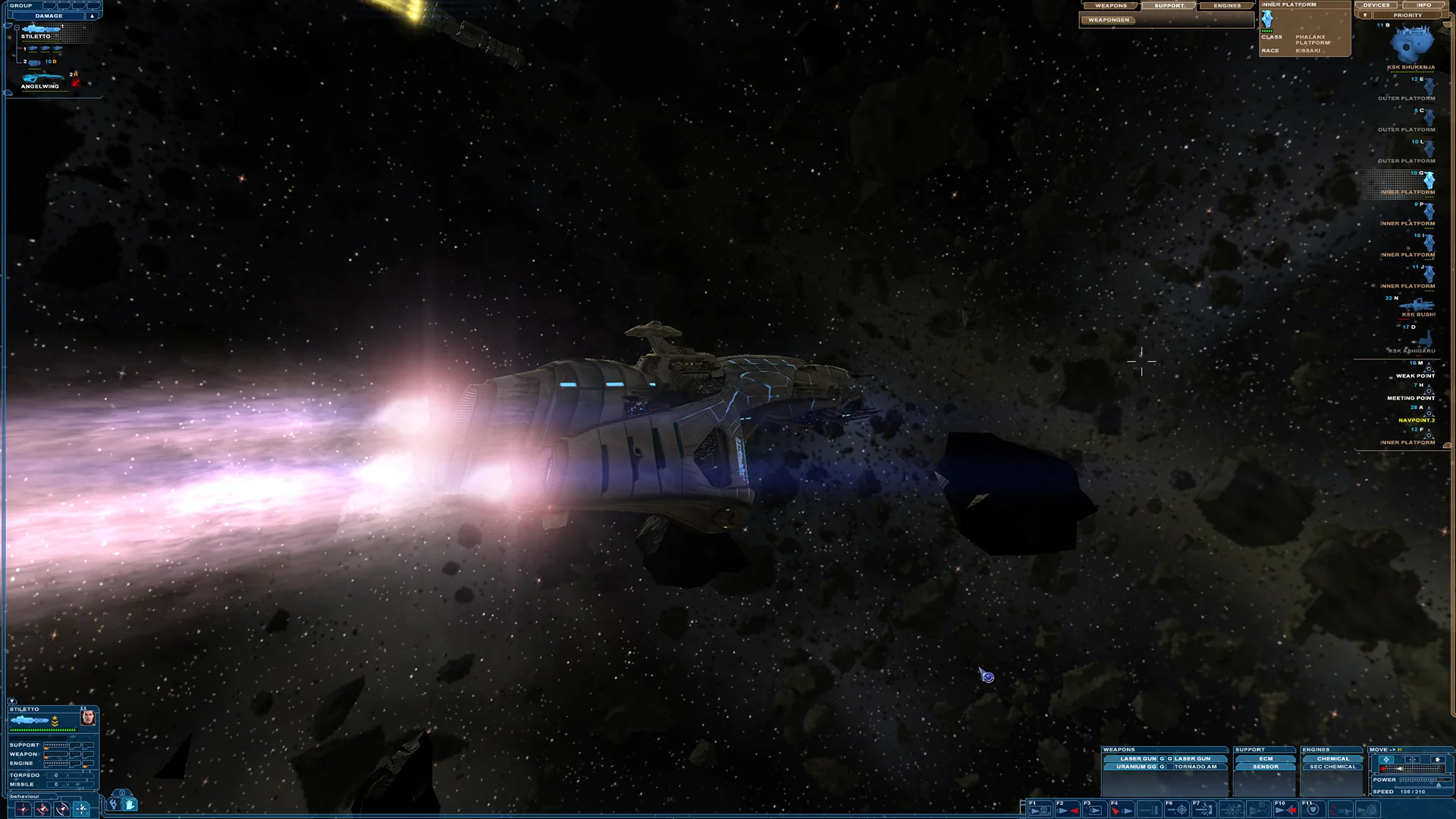Image resolution: width=1456 pixels, height=819 pixels.
Task: Toggle the SEC CHEMICAL engine
Action: (x=1332, y=767)
